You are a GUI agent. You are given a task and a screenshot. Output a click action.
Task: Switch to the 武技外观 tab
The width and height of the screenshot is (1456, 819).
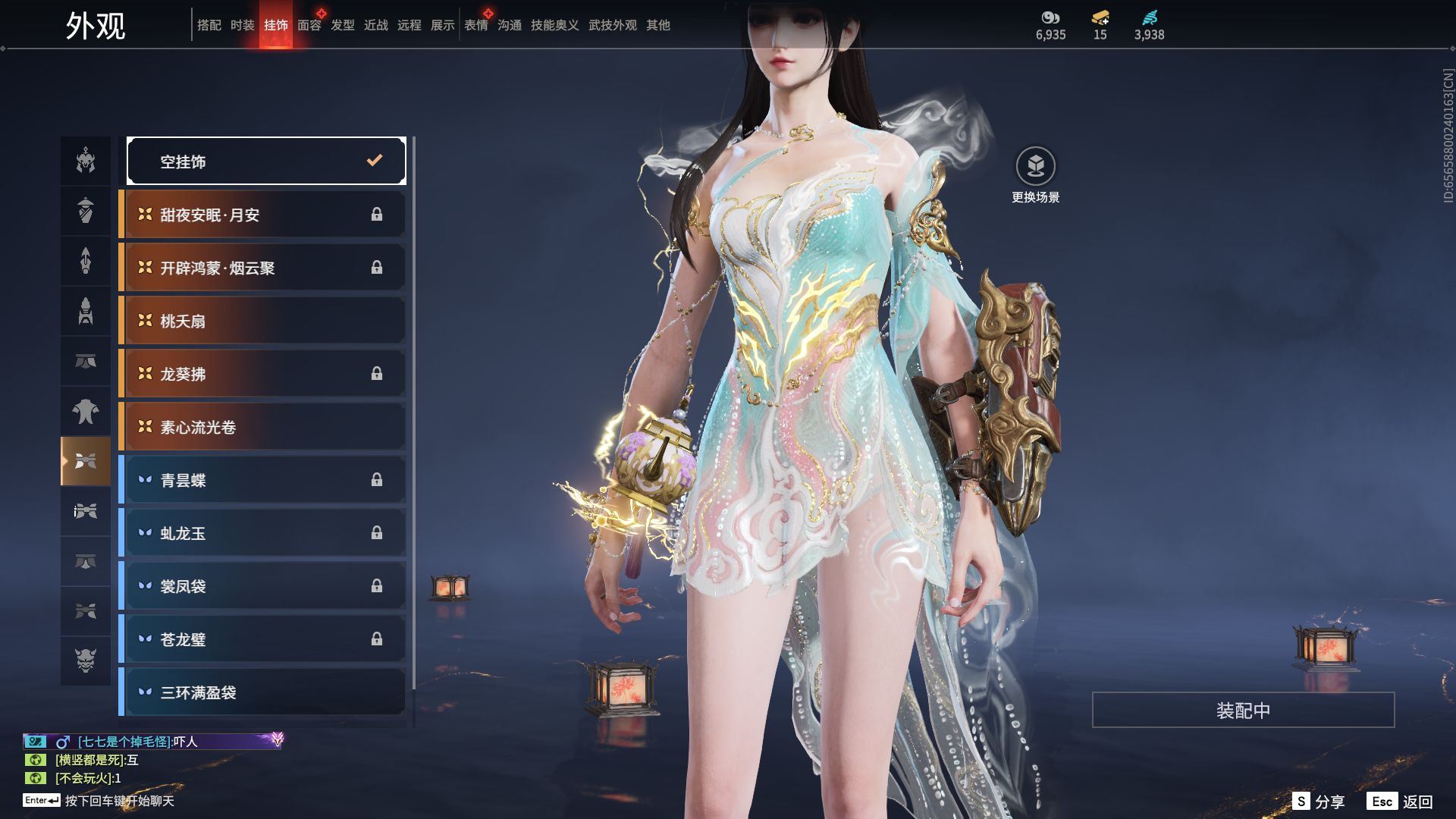[x=613, y=25]
